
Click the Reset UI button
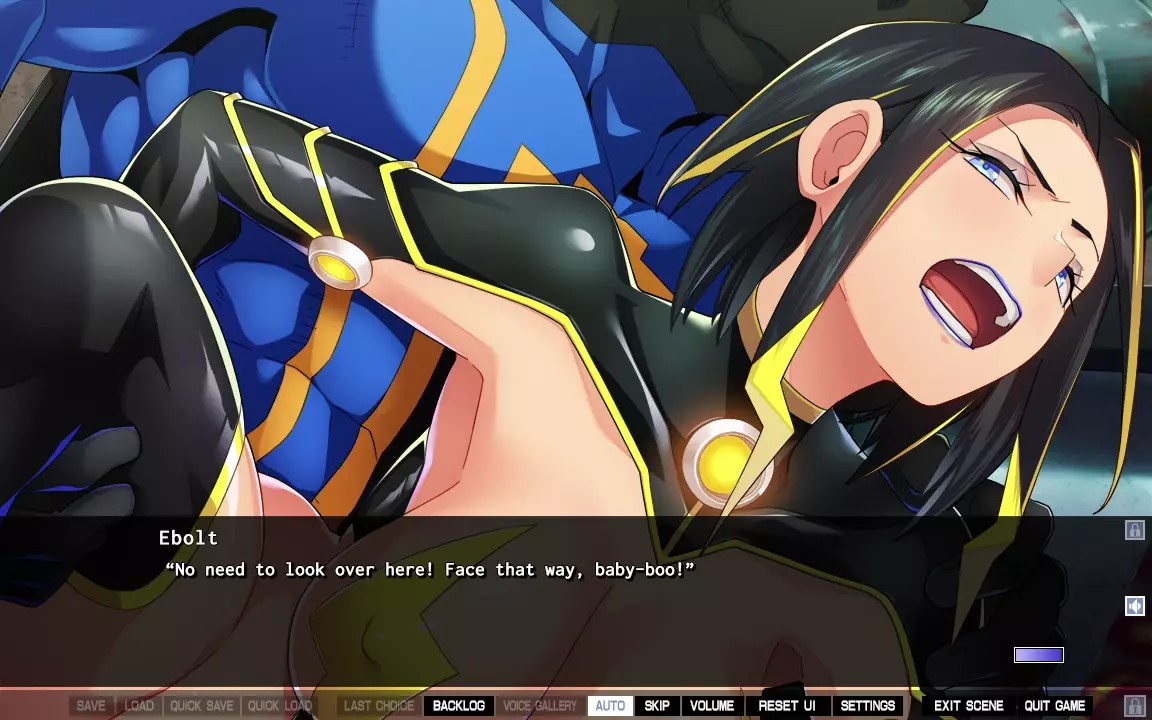[x=786, y=706]
